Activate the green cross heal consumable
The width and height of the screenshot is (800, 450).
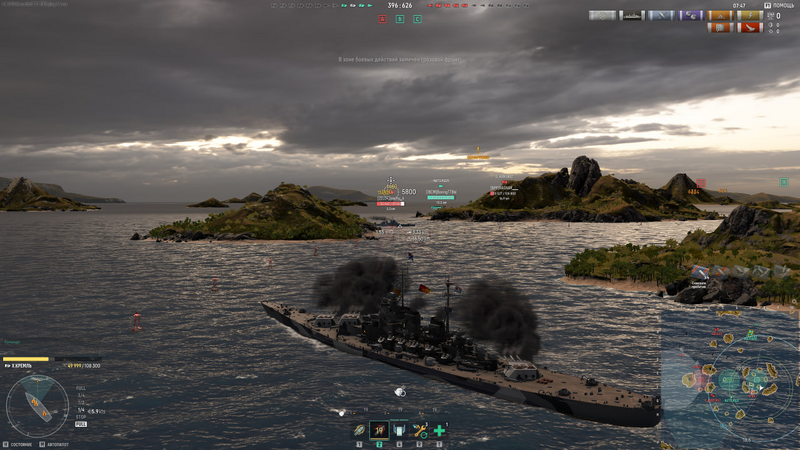click(439, 431)
